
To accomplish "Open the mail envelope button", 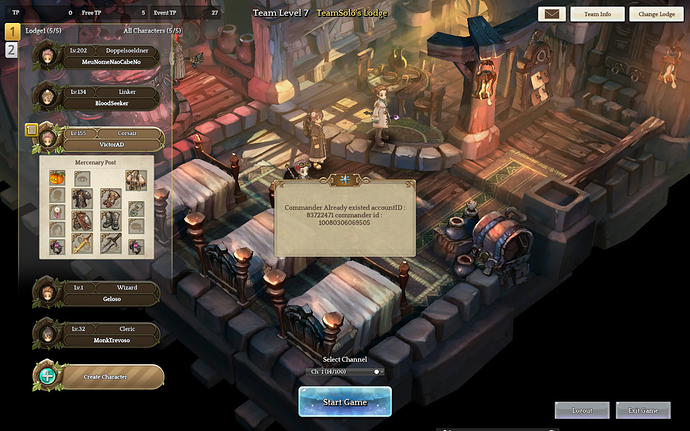I will coord(552,15).
